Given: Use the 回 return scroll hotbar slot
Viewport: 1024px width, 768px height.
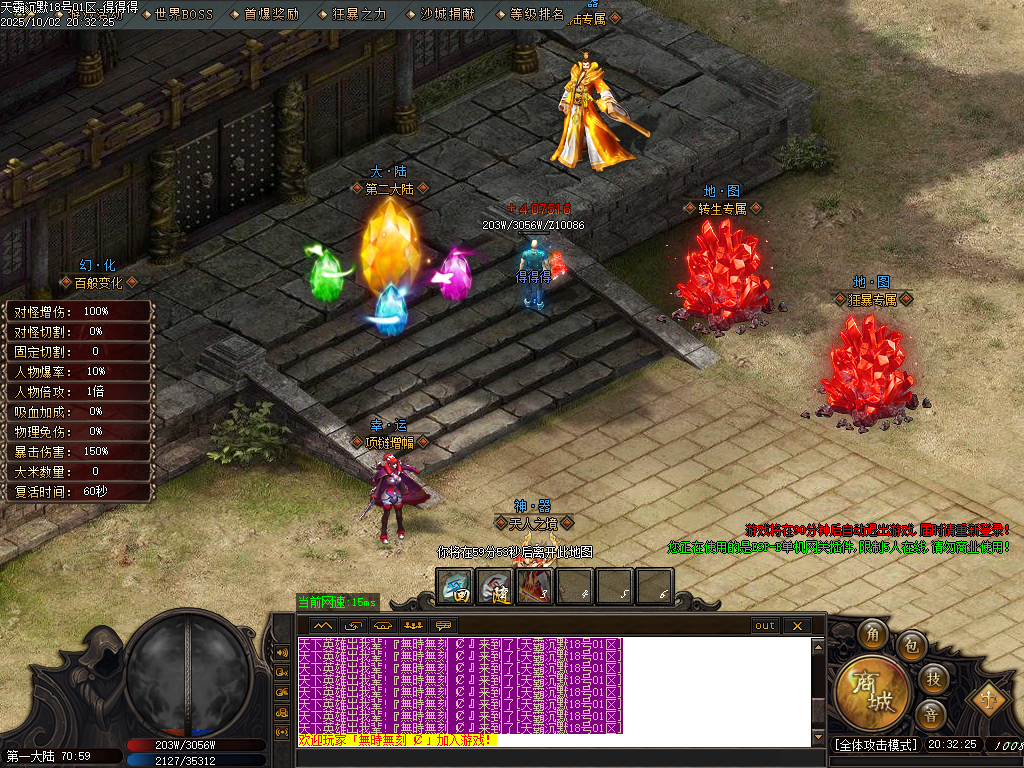Looking at the screenshot, I should [455, 587].
